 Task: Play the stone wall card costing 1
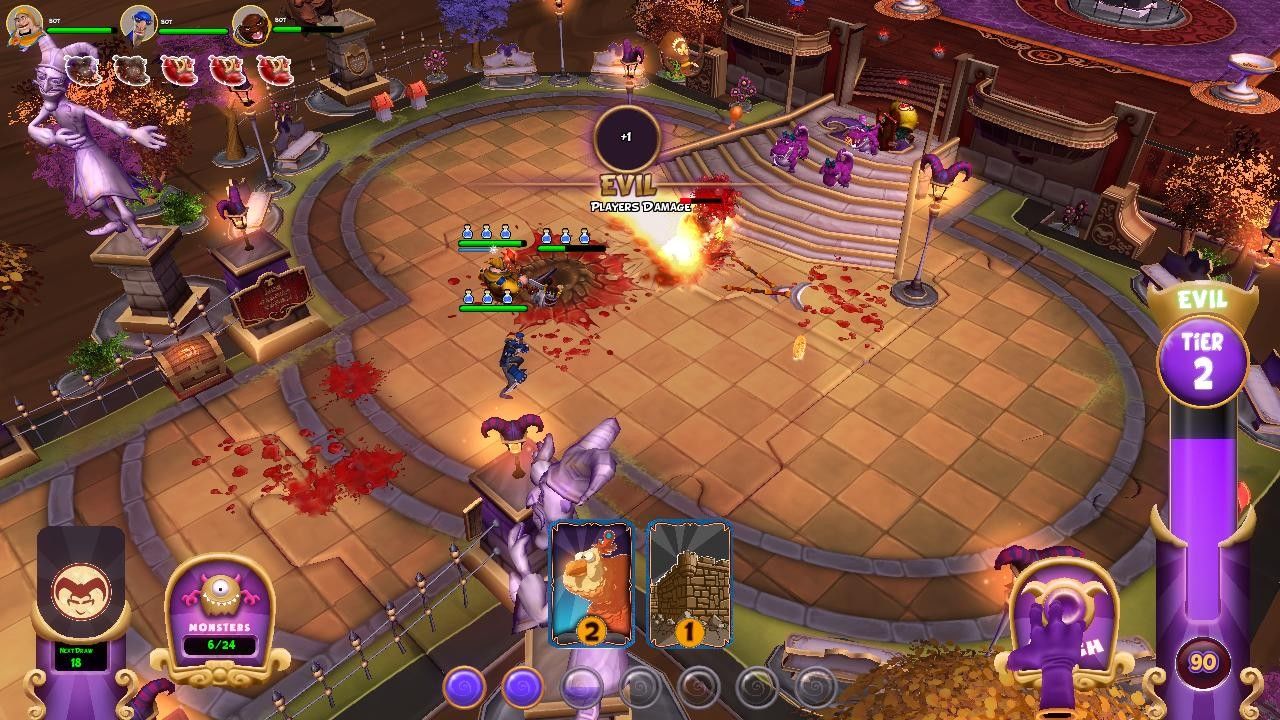[688, 583]
